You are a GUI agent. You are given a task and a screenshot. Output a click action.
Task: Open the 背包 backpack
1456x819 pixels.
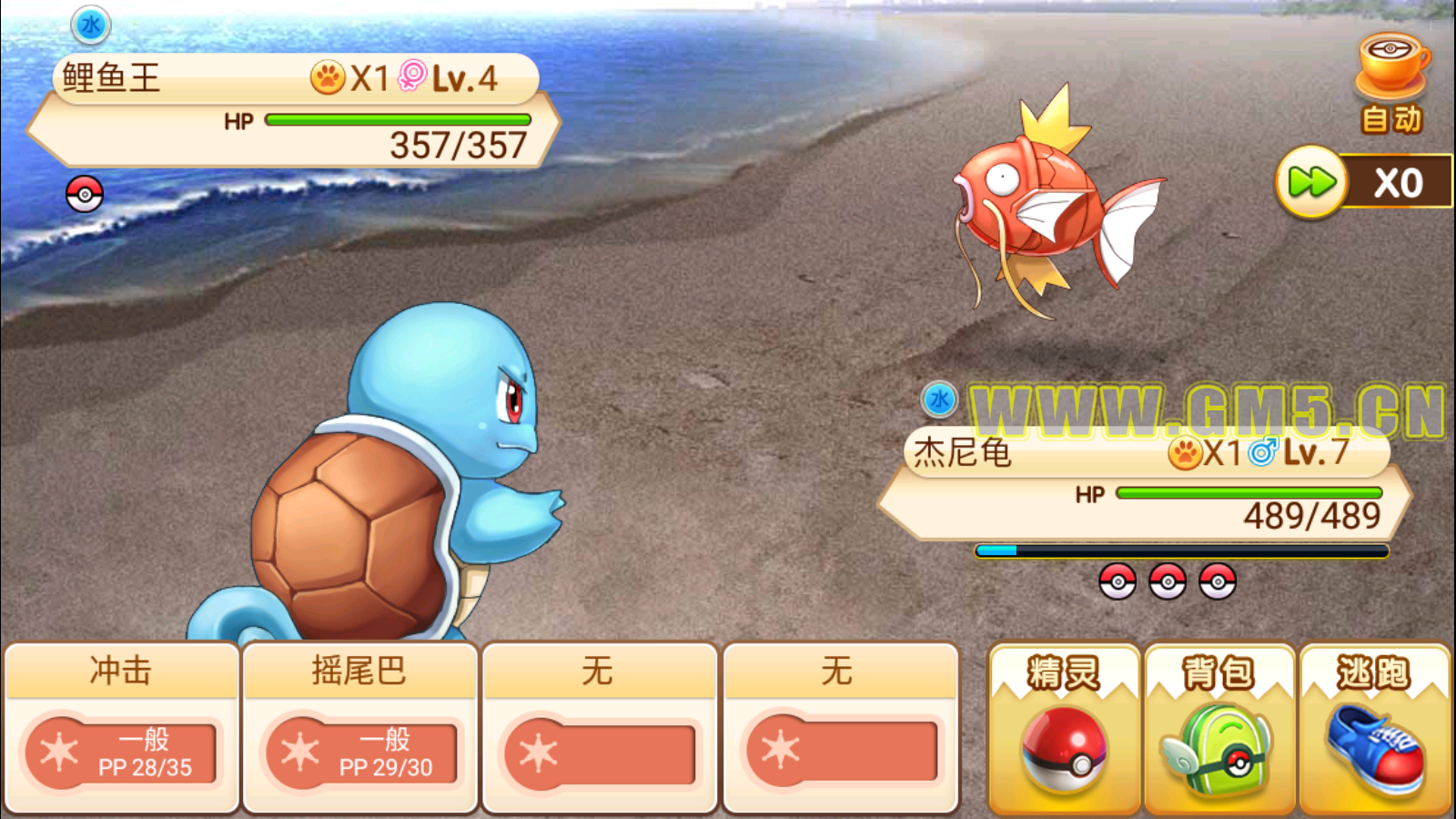tap(1219, 729)
